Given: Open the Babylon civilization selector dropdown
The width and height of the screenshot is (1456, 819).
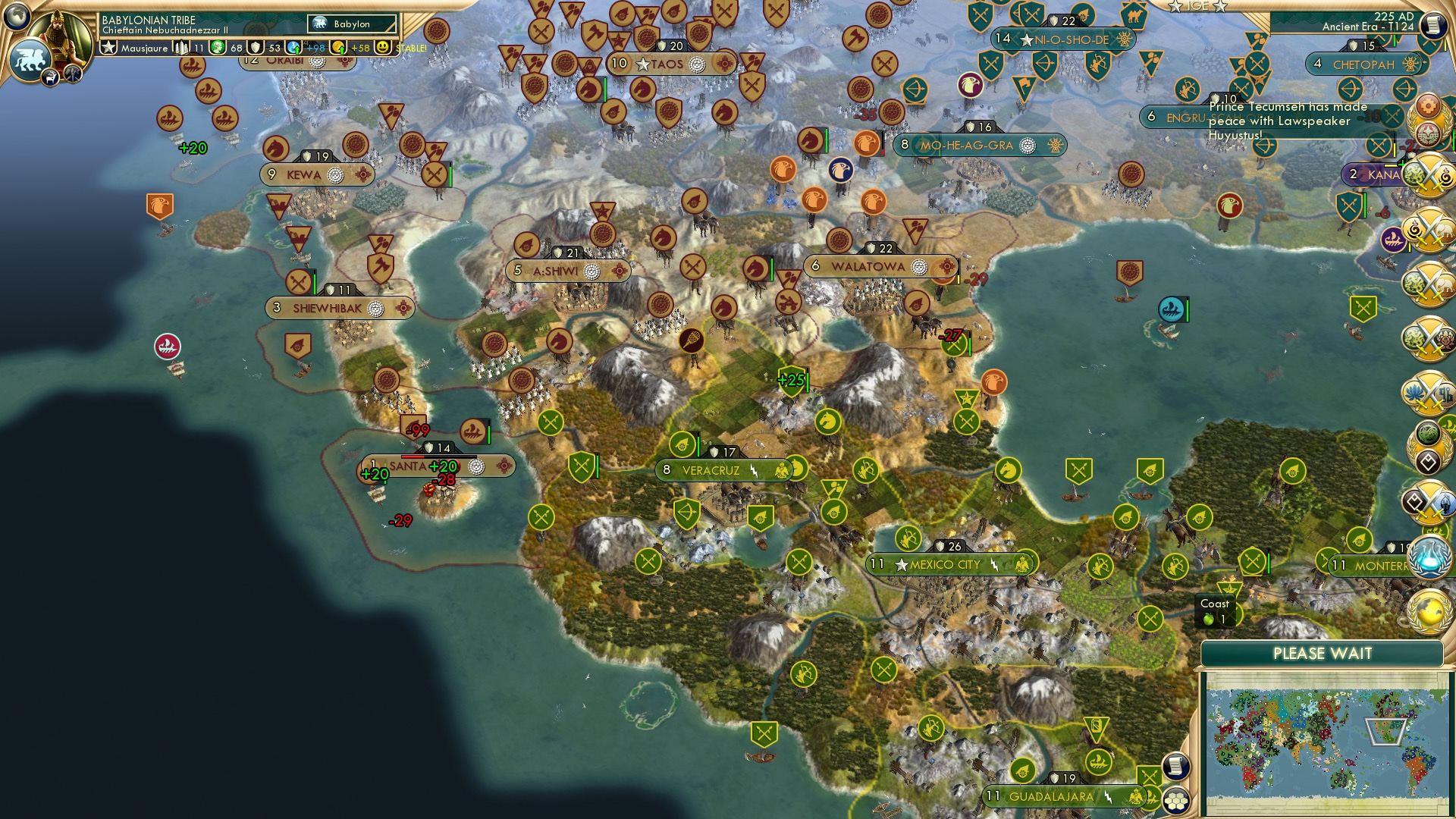Looking at the screenshot, I should point(352,24).
